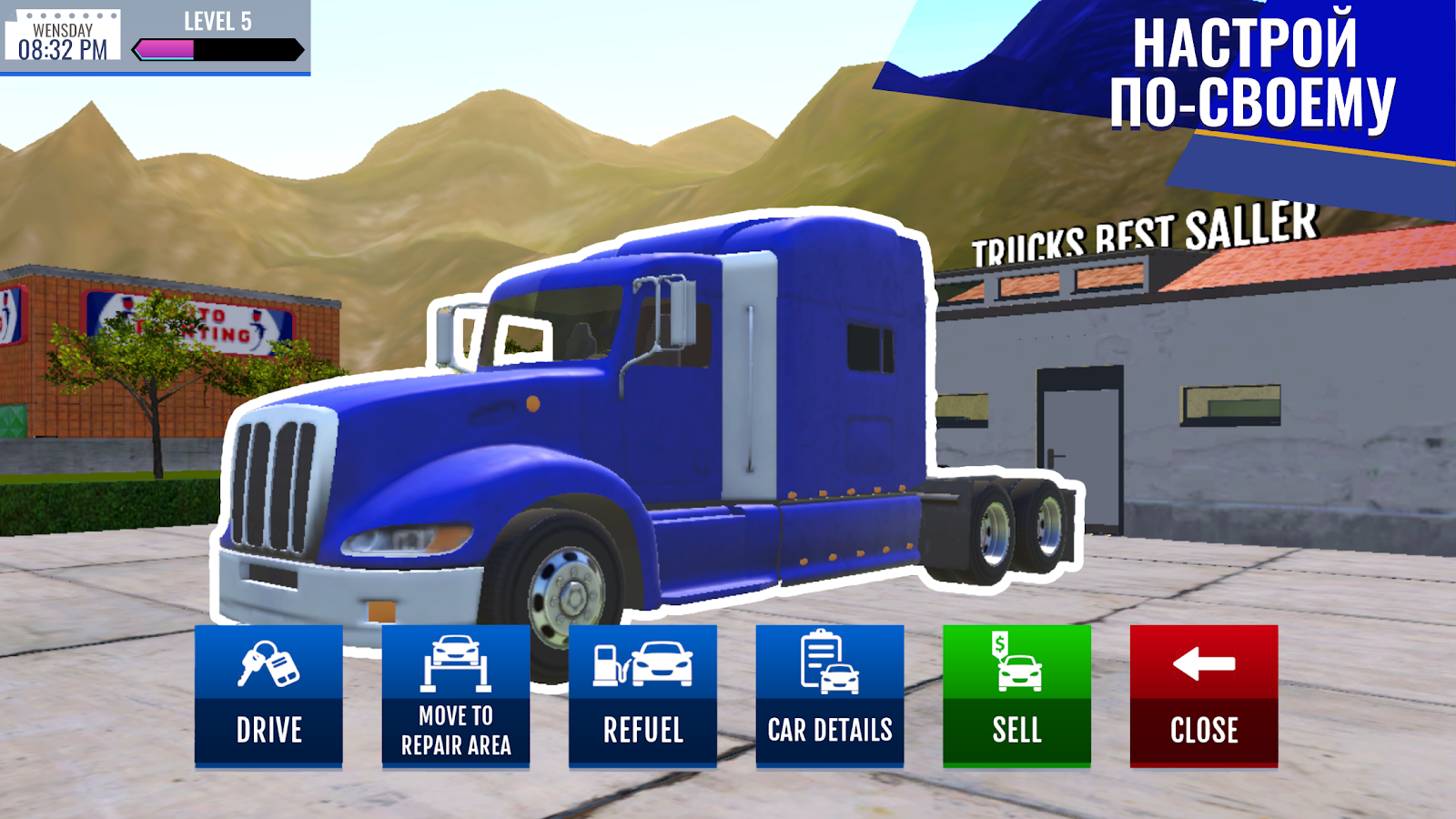Close the vehicle menu with red button

[x=1204, y=696]
